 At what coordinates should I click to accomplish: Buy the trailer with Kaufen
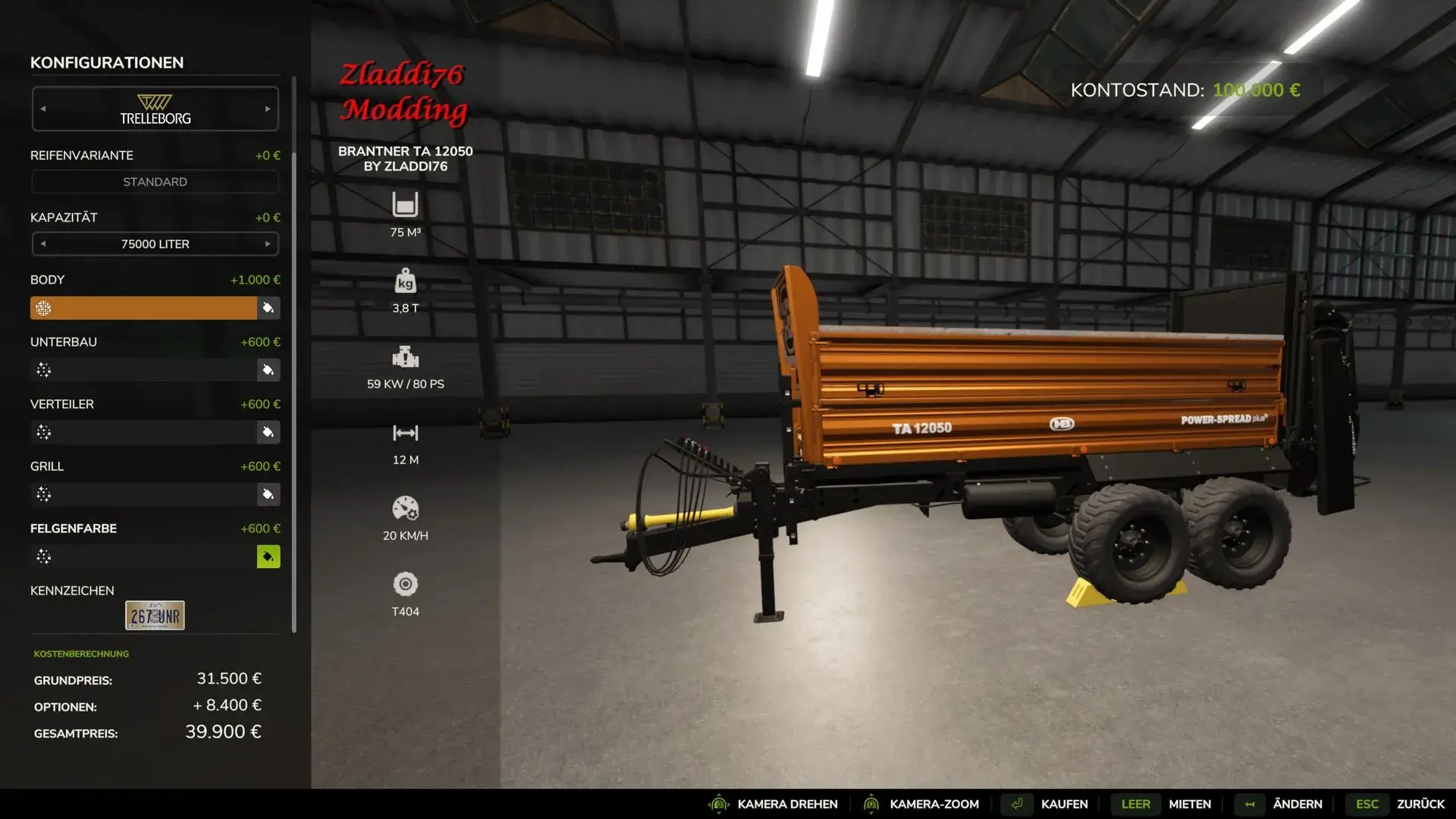click(x=1063, y=804)
